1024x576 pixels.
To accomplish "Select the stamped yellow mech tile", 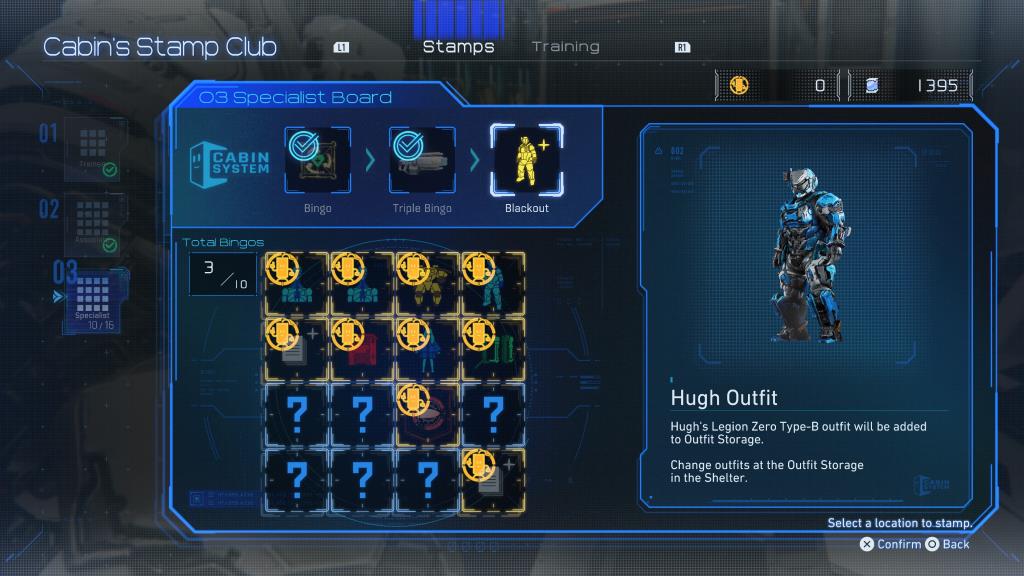I will pos(428,284).
